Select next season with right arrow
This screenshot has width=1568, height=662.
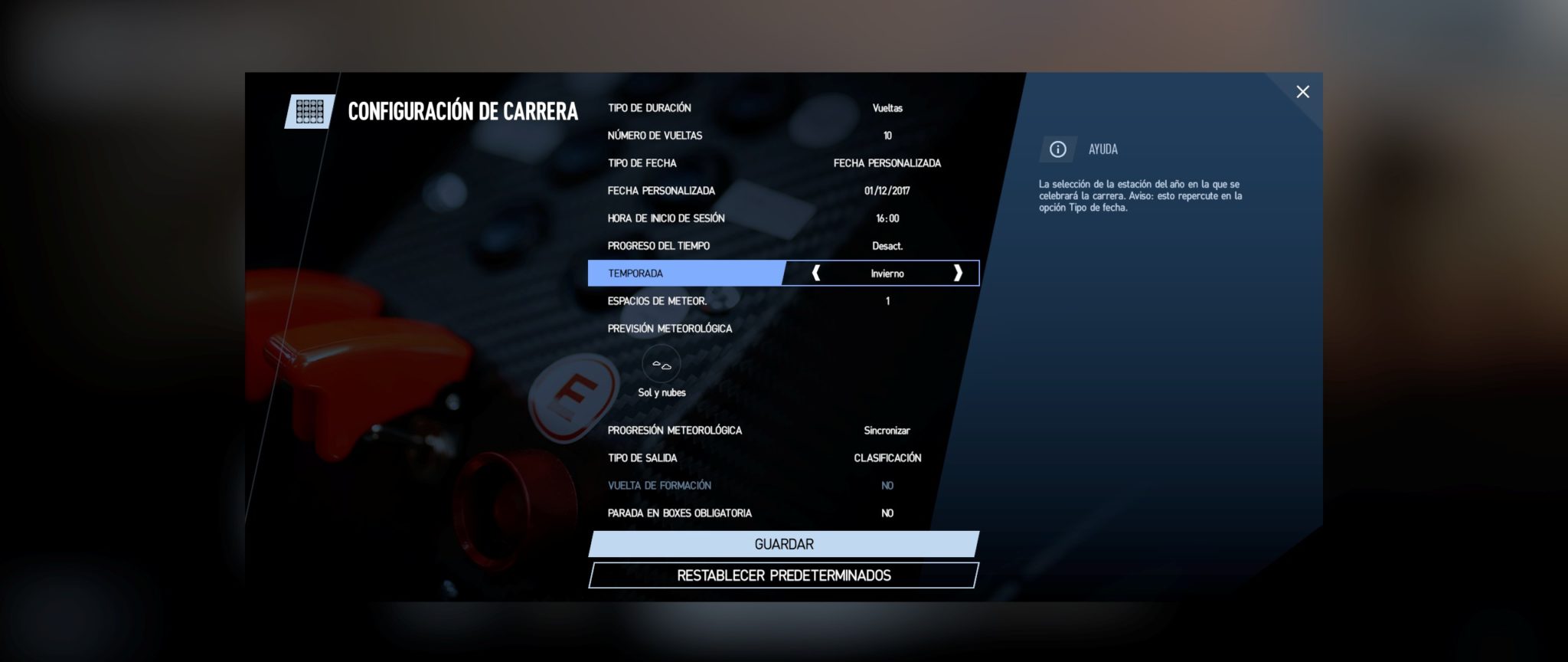957,274
